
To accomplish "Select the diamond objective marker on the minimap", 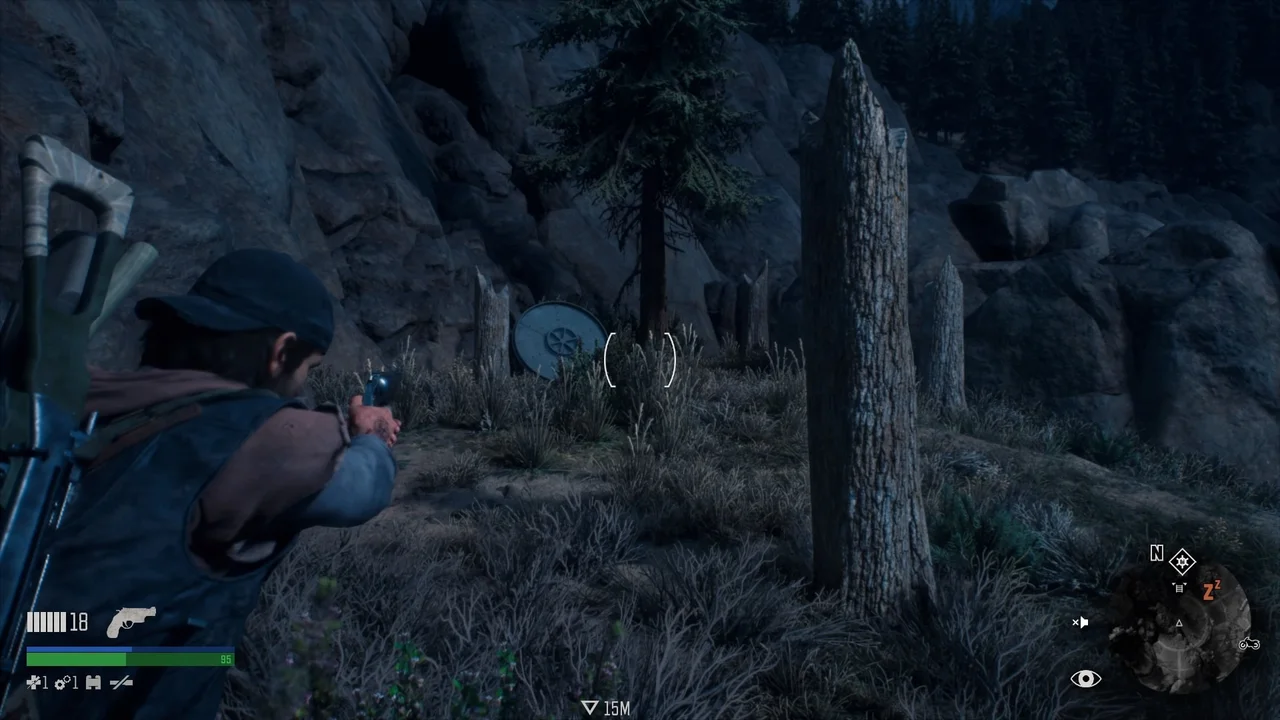I will point(1182,560).
